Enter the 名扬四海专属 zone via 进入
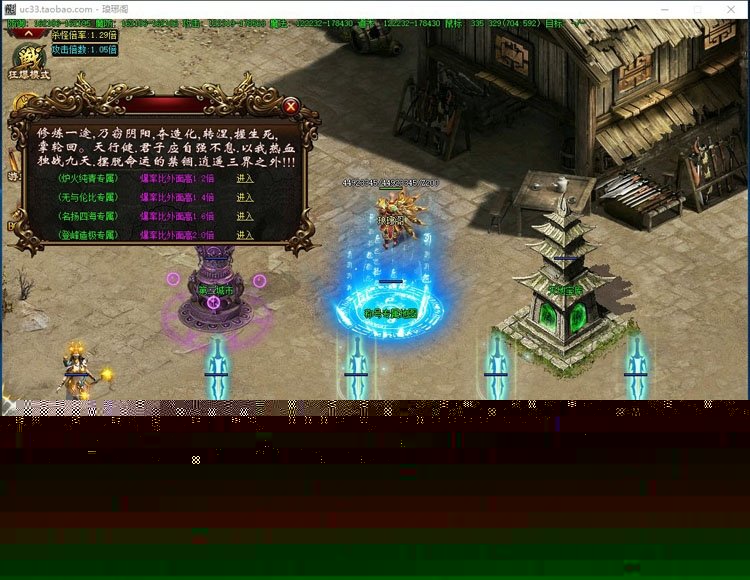Screen dimensions: 750x580 pyautogui.click(x=245, y=216)
